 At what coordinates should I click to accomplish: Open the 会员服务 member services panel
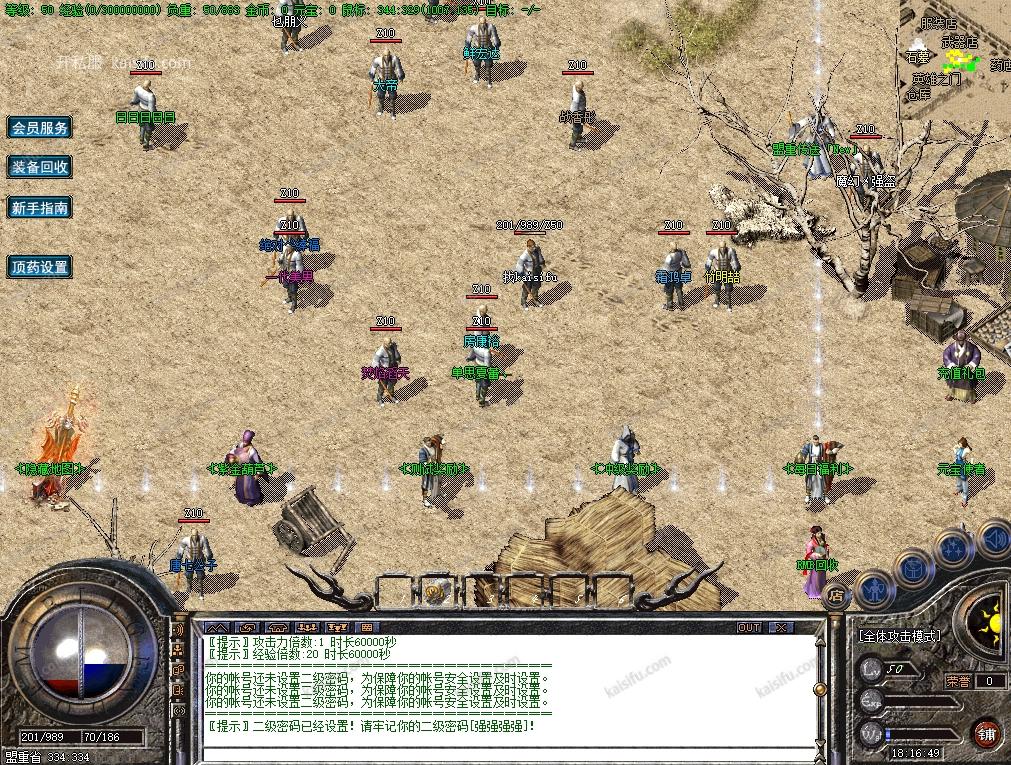pos(40,128)
